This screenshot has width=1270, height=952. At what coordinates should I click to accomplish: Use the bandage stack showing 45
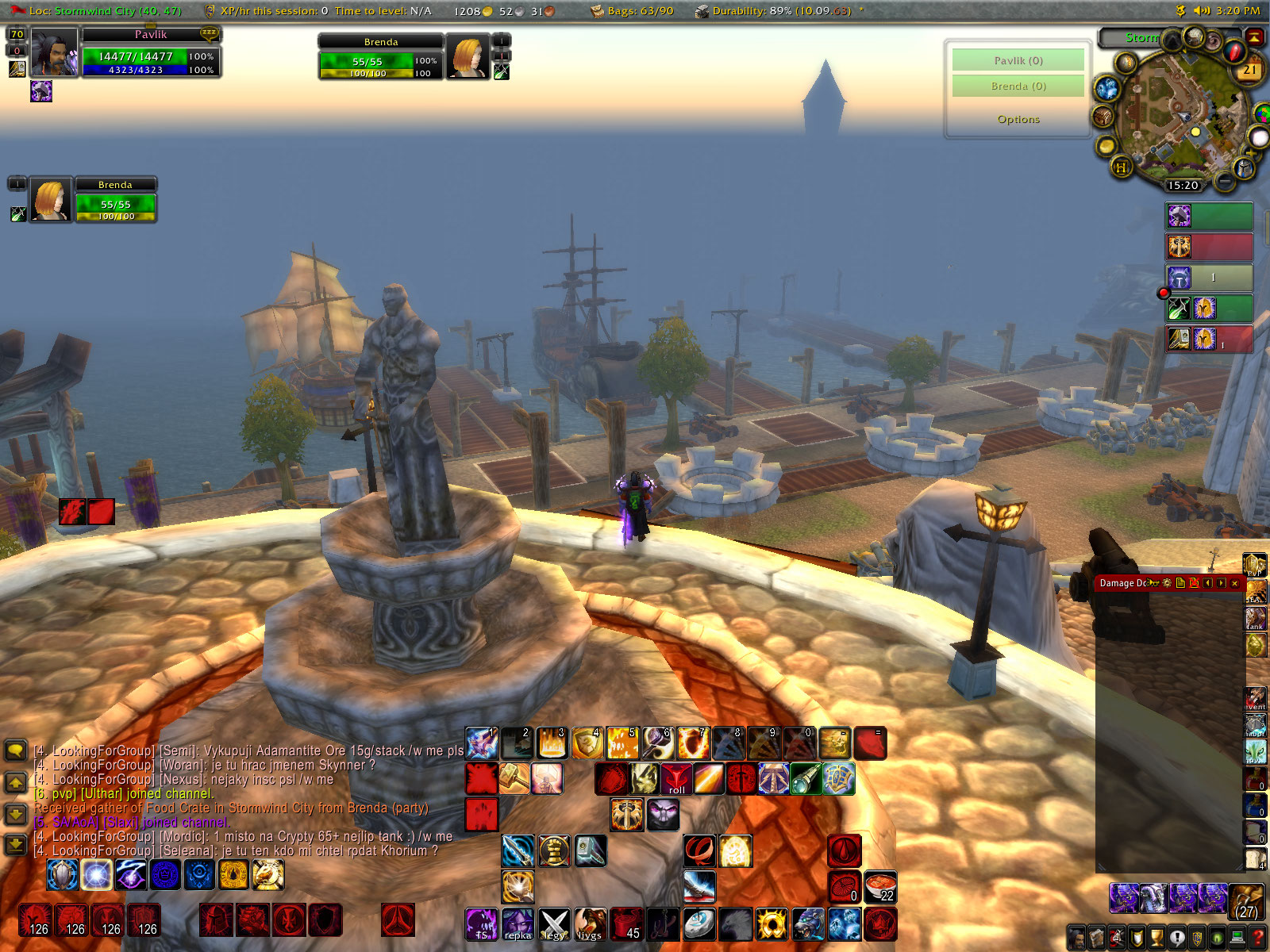626,924
